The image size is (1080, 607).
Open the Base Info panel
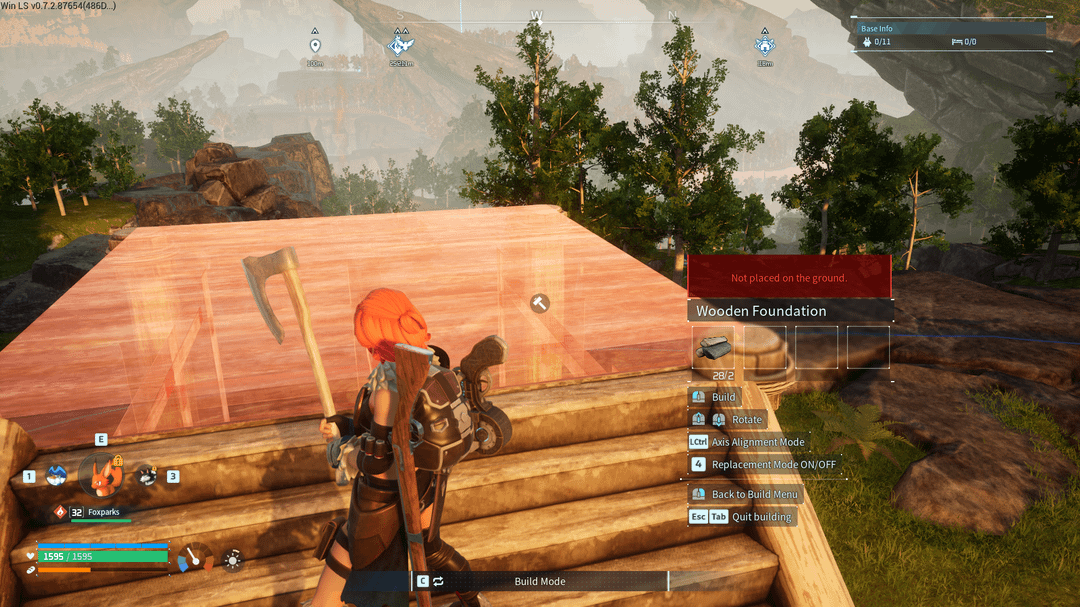coord(948,35)
